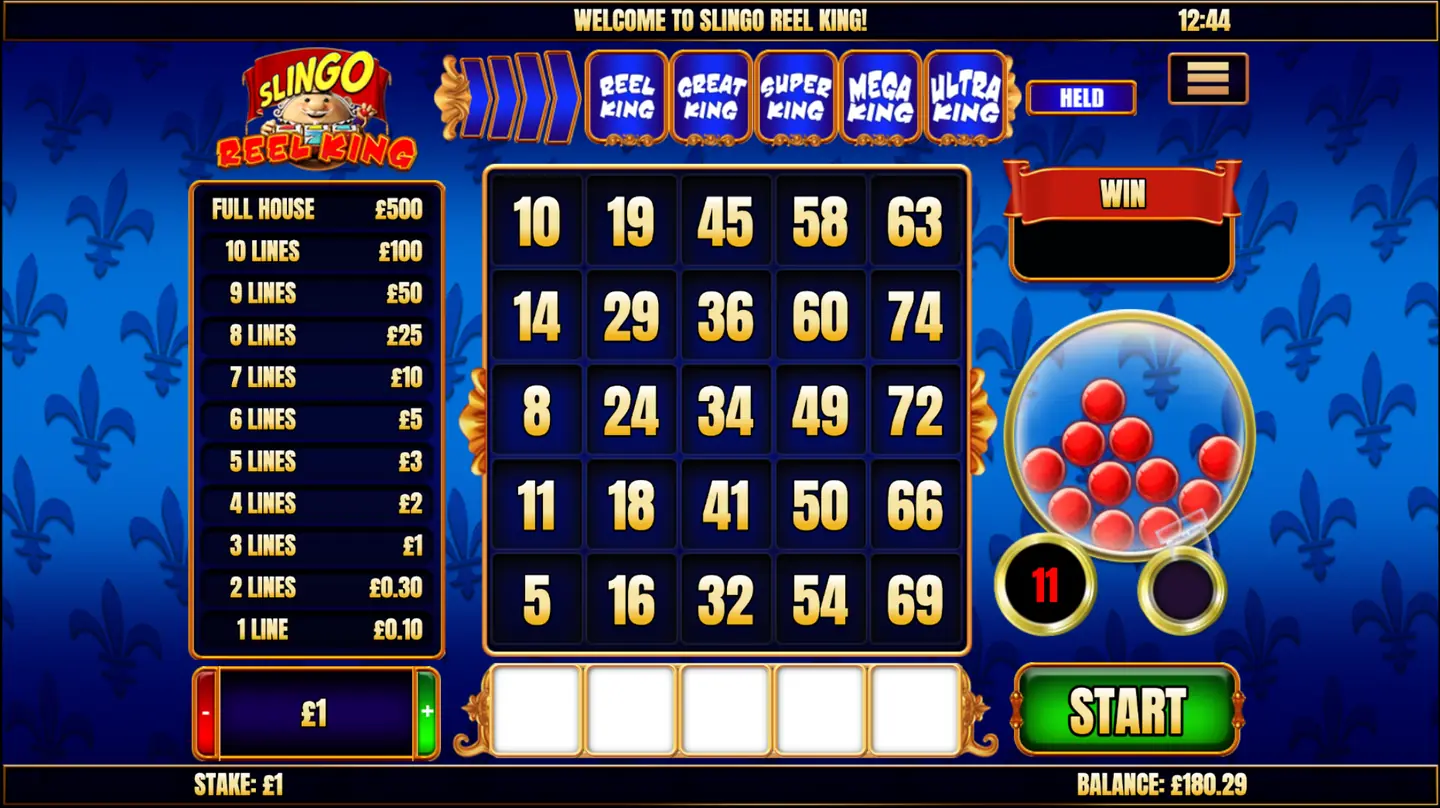Toggle the HELD indicator

1080,97
